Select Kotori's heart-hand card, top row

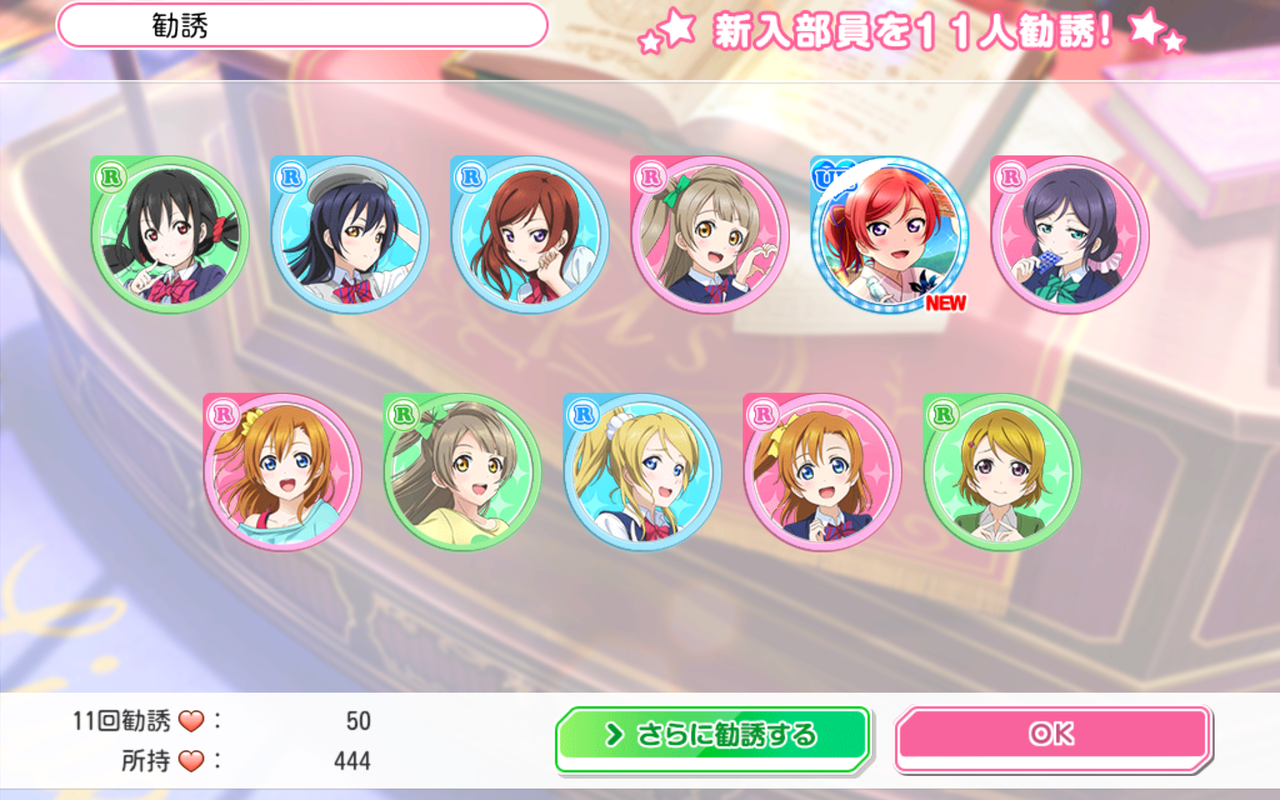[709, 232]
